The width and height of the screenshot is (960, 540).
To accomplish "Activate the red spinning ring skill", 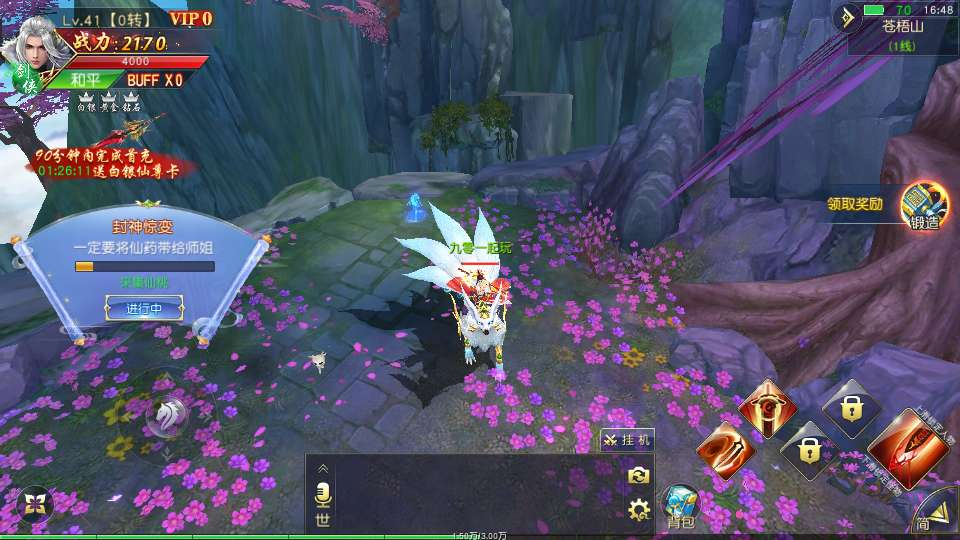I will 767,409.
